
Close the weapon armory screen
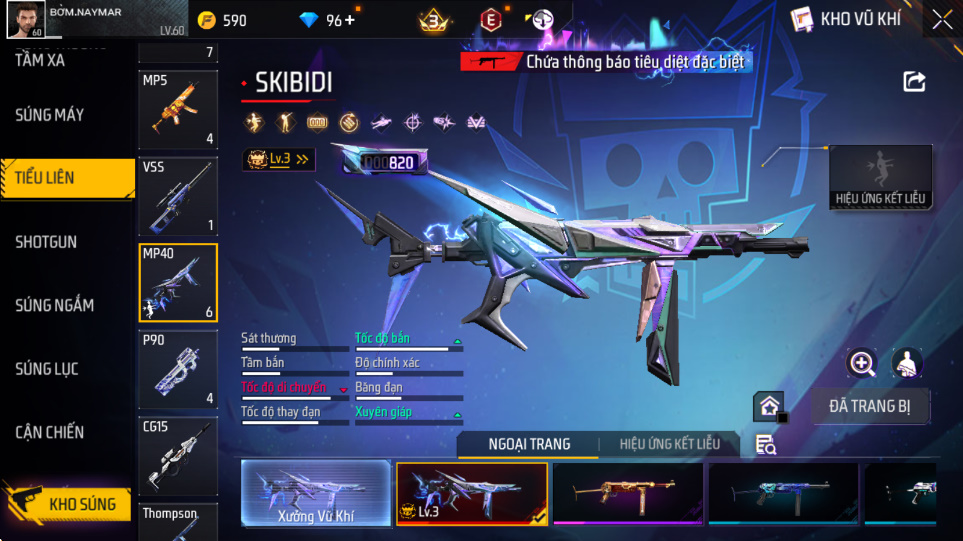tap(942, 20)
